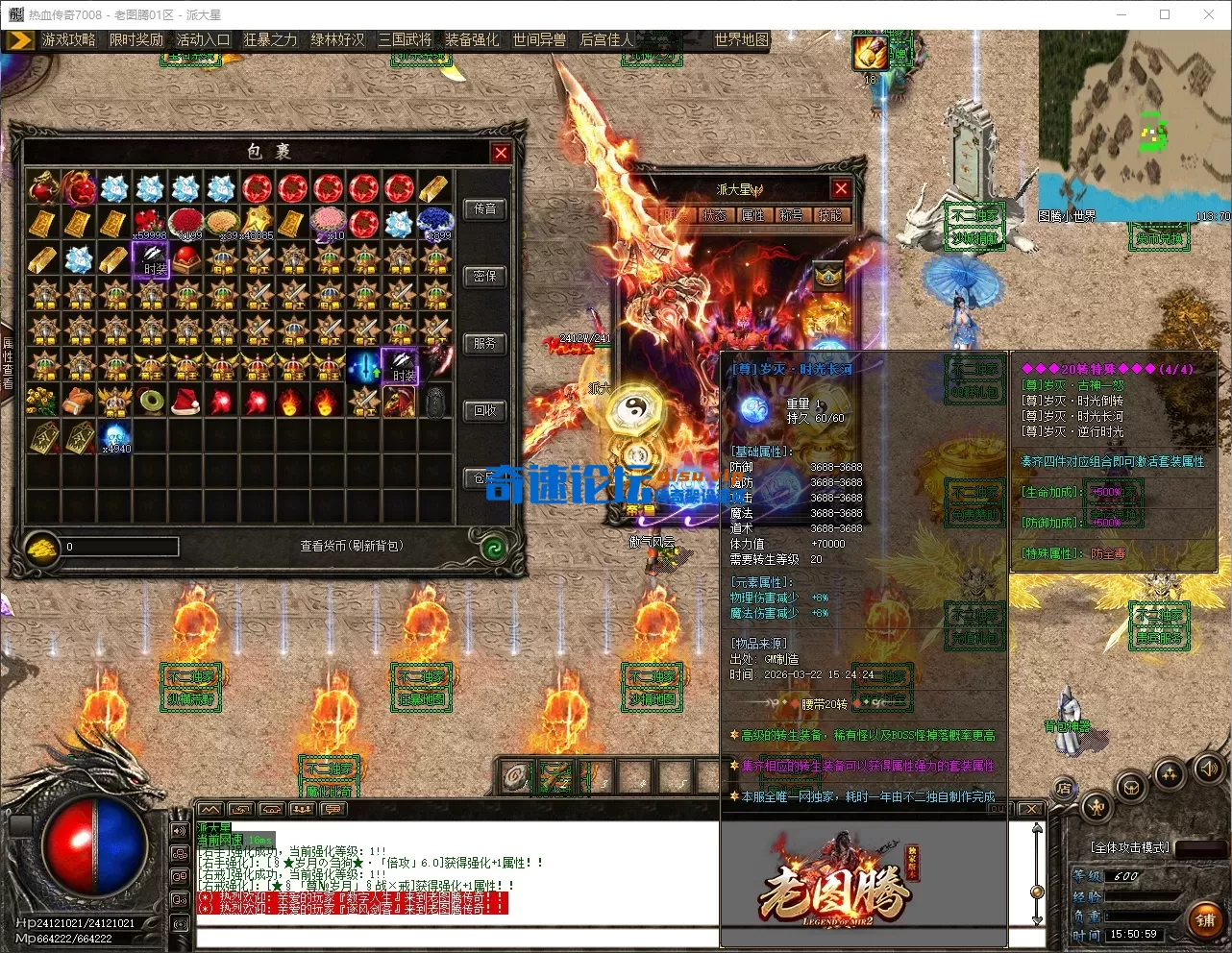Refresh the bag with the green swirl button

click(494, 548)
